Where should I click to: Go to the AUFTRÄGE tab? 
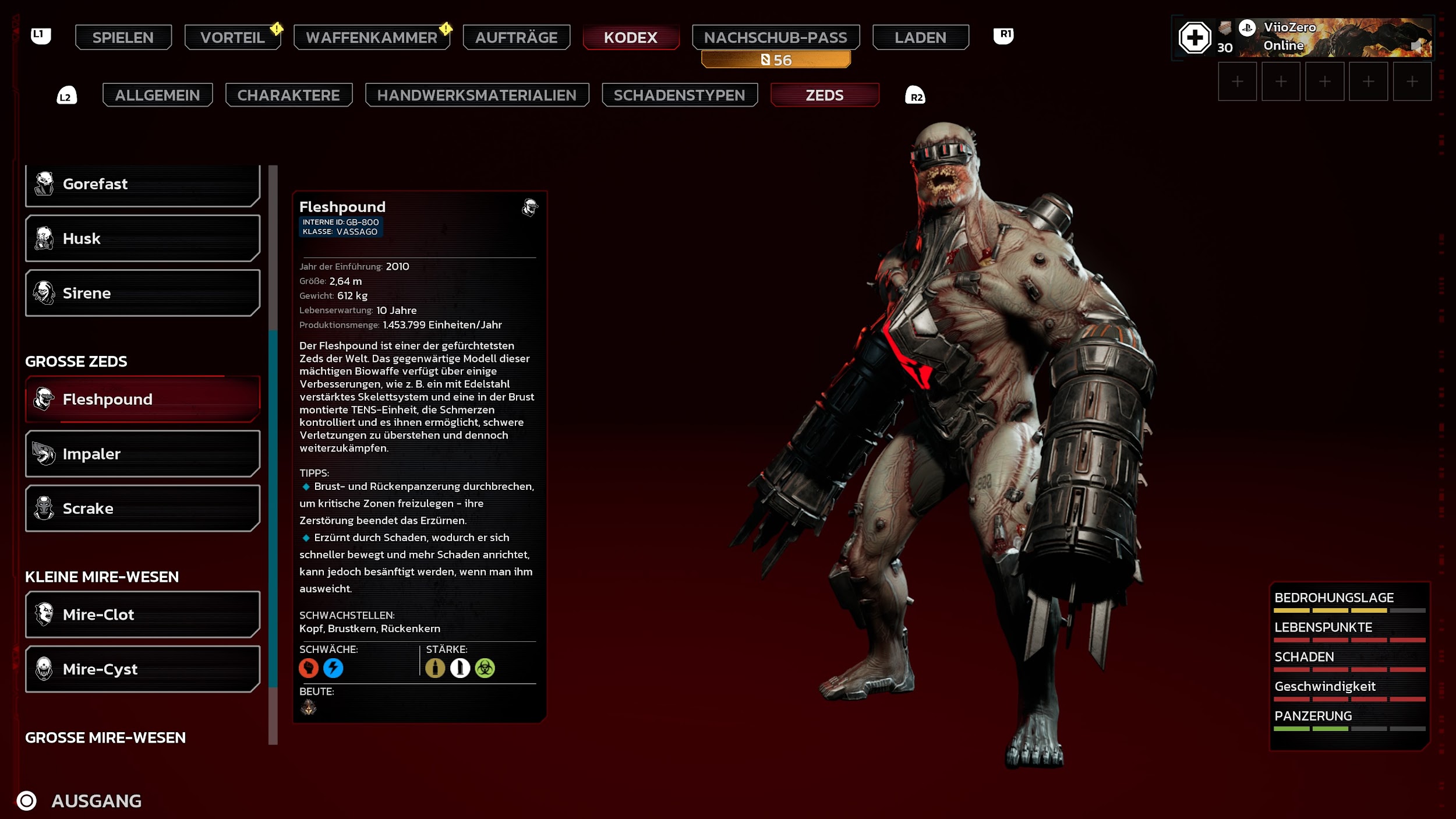(516, 37)
